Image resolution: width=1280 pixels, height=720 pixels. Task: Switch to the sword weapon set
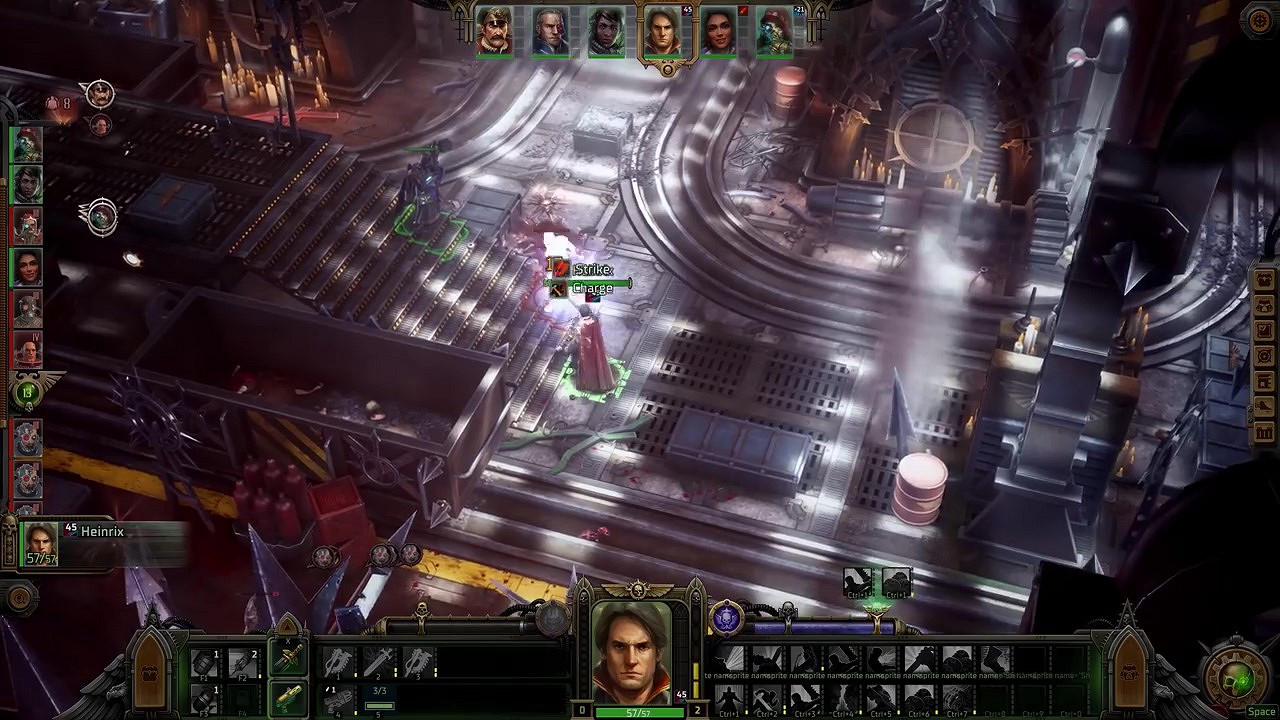(288, 659)
